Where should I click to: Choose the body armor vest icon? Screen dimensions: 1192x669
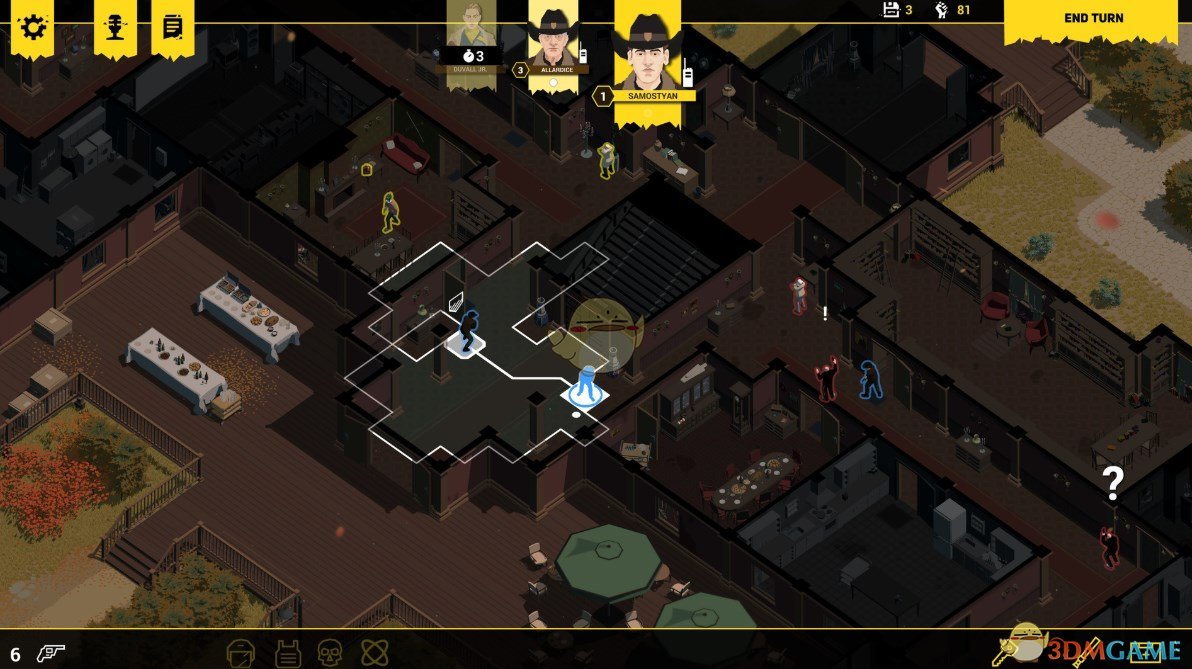click(x=286, y=653)
